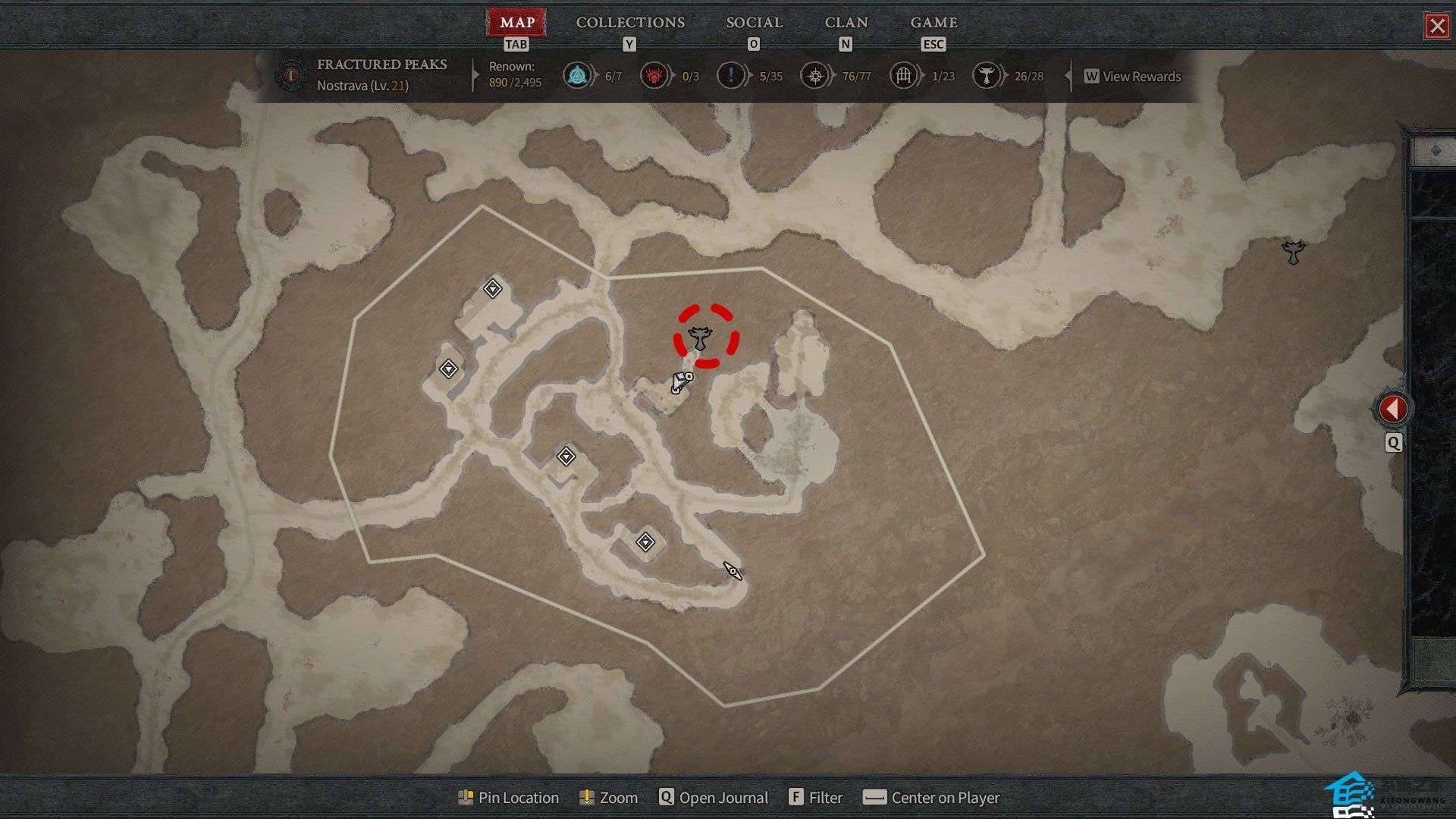Click the side quests renown icon
1456x819 pixels.
point(730,76)
